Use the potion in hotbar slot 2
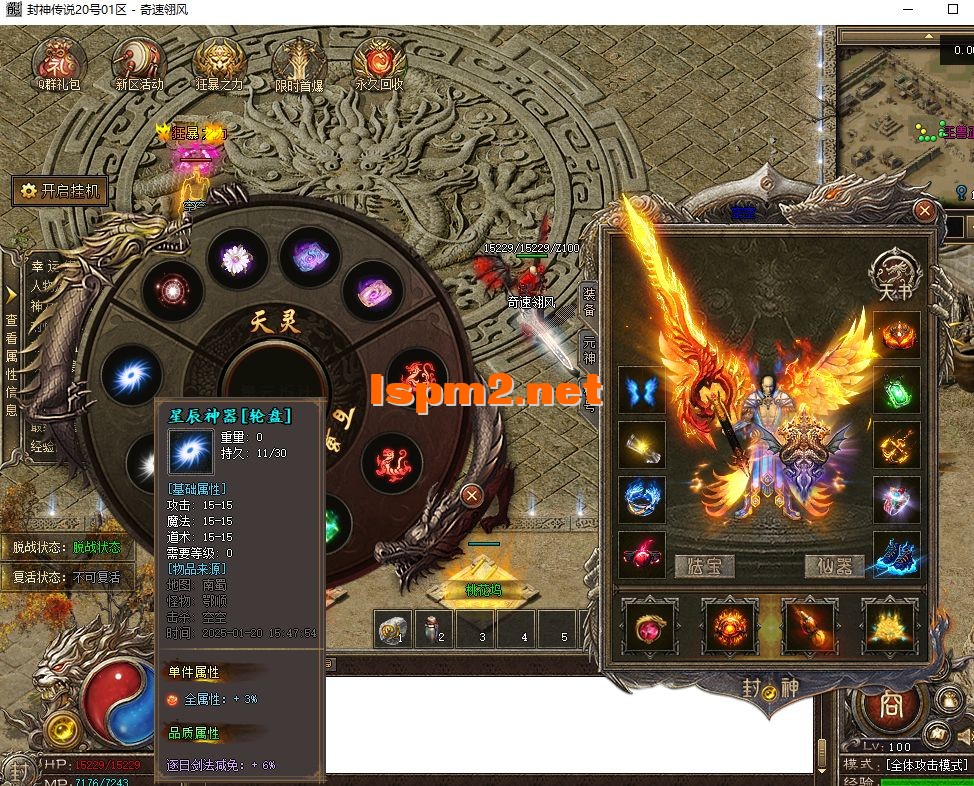Screen dimensions: 974x786 (435, 630)
